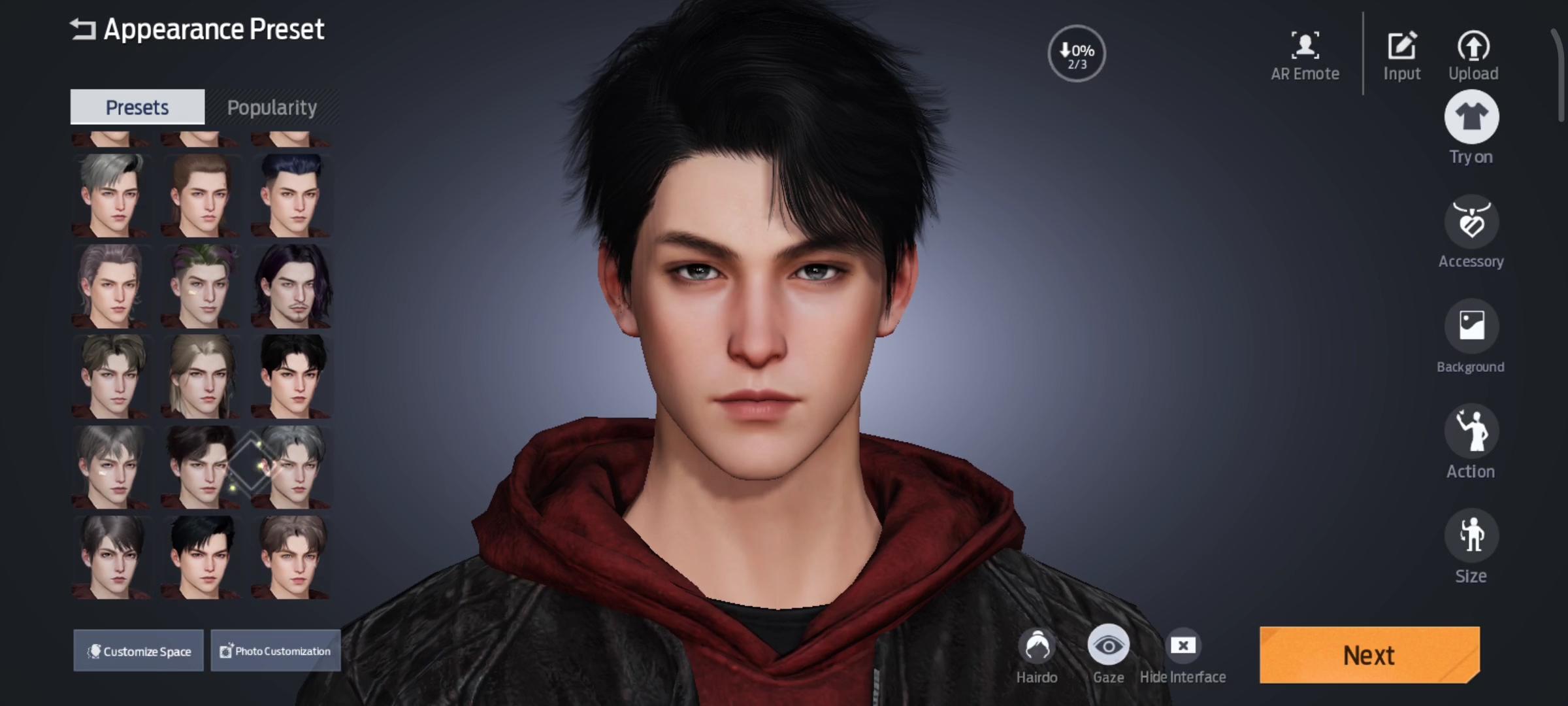Select the gray-haired preset thumbnail
The width and height of the screenshot is (1568, 706).
point(111,196)
